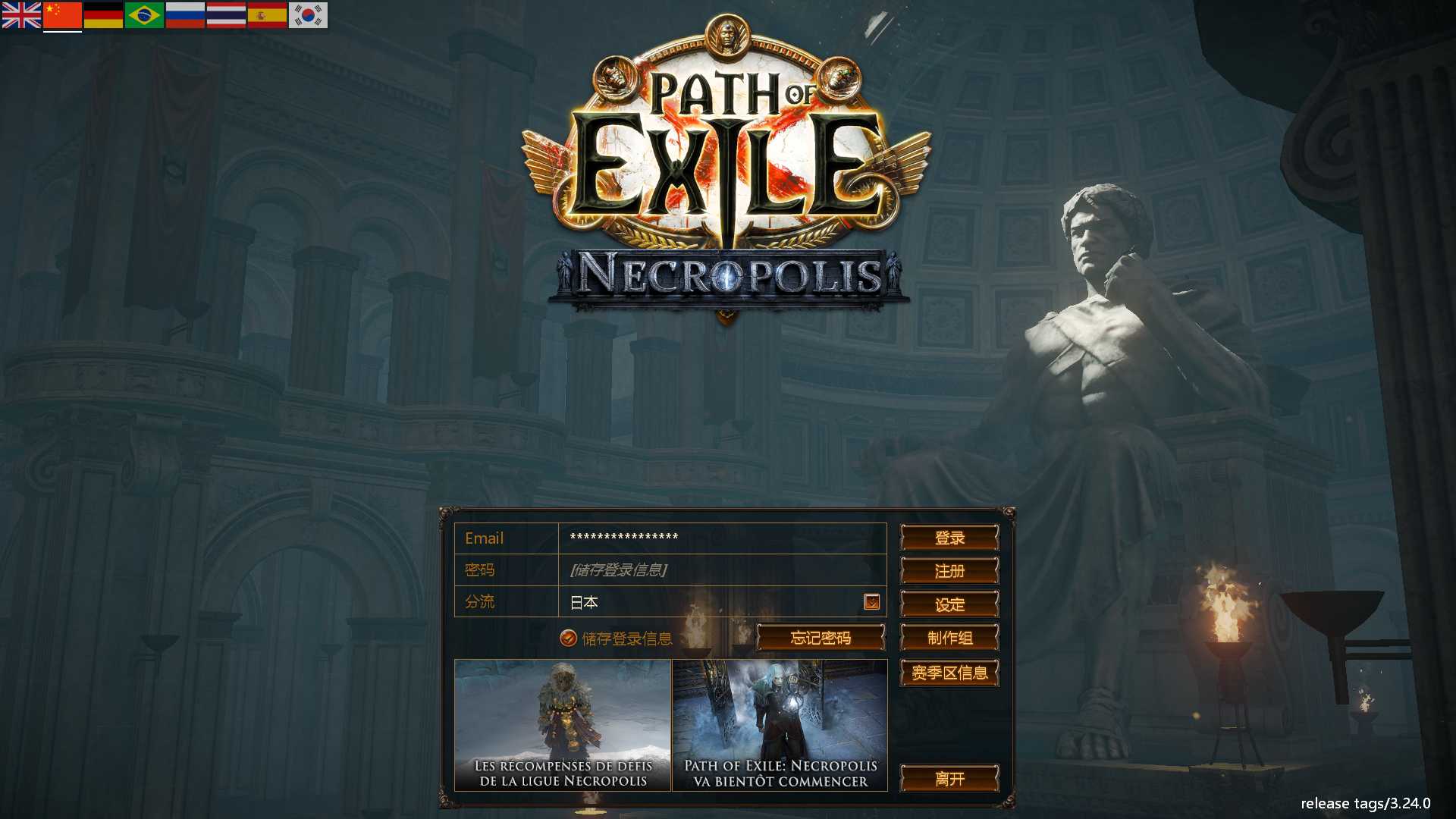Switch to the Spanish flag language

(267, 14)
